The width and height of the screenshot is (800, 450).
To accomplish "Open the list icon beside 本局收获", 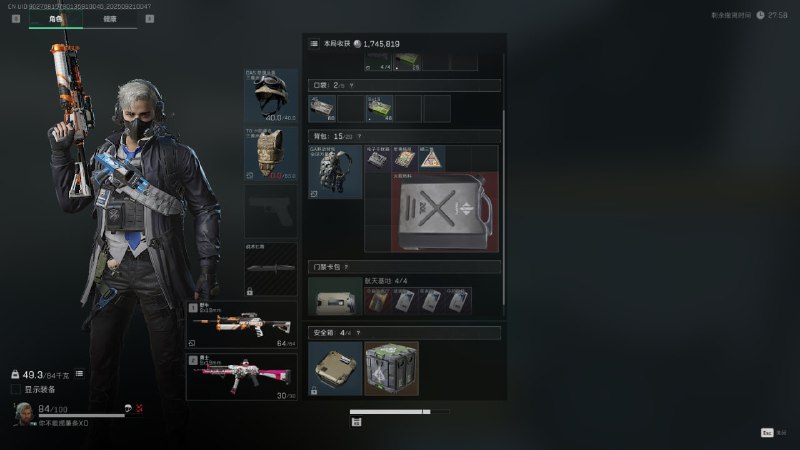I will 314,44.
